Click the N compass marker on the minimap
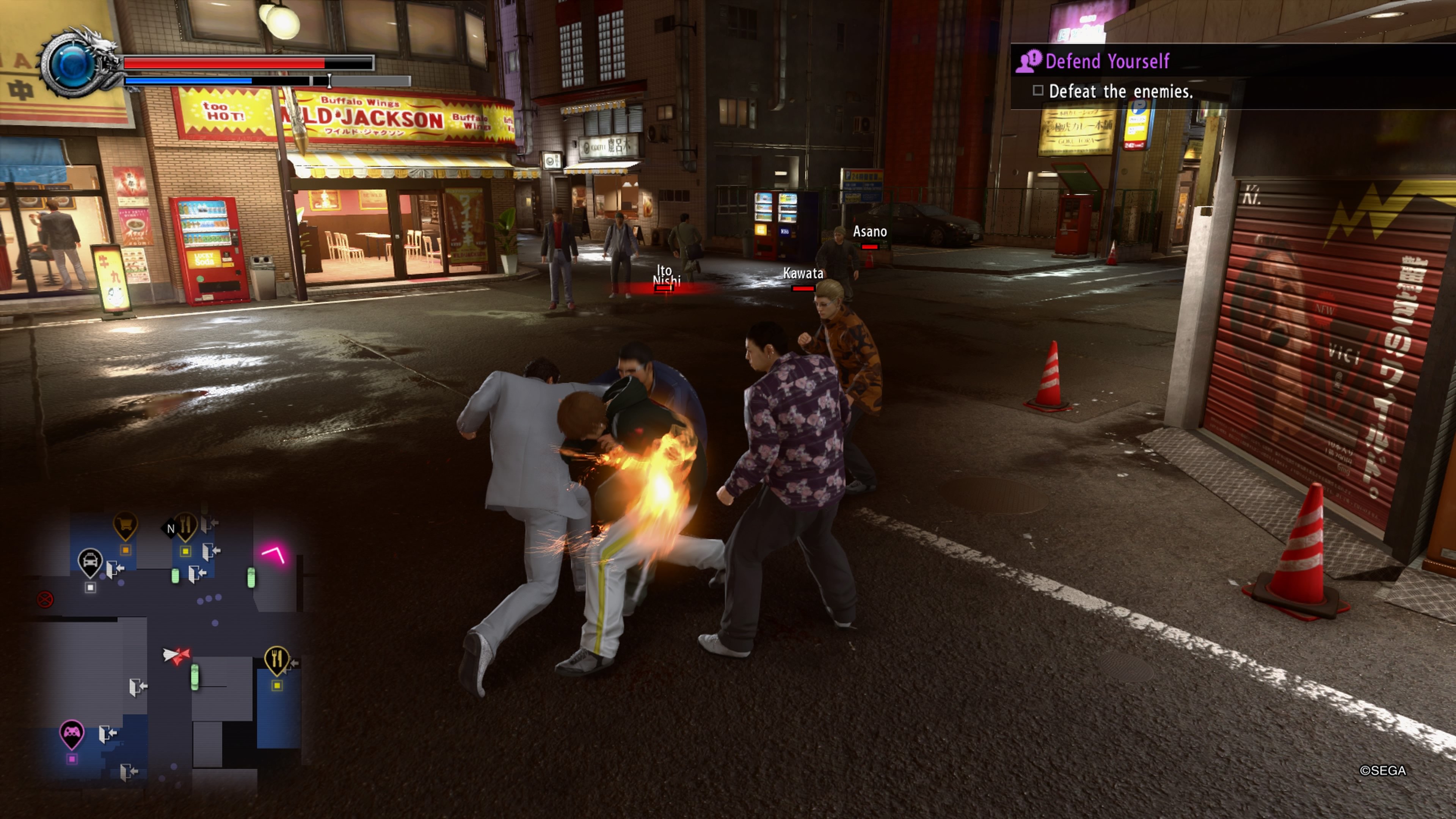Image resolution: width=1456 pixels, height=819 pixels. pos(171,529)
